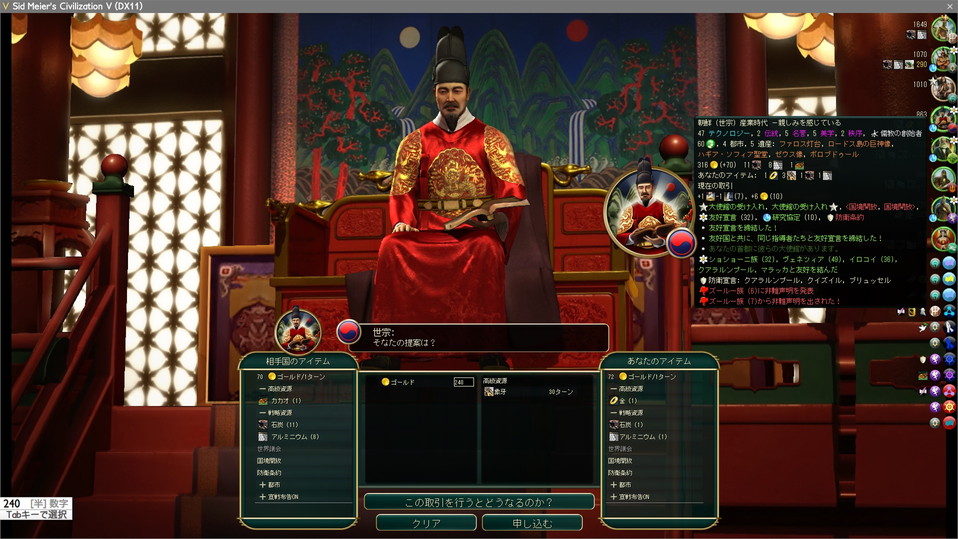Offer your アルミニウム (1) resource

638,437
